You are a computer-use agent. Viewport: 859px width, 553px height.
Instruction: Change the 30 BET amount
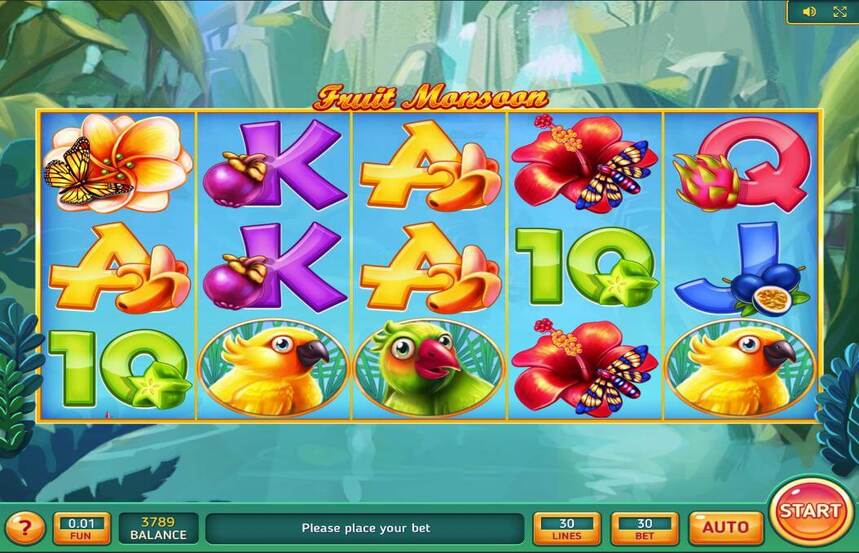pos(644,527)
